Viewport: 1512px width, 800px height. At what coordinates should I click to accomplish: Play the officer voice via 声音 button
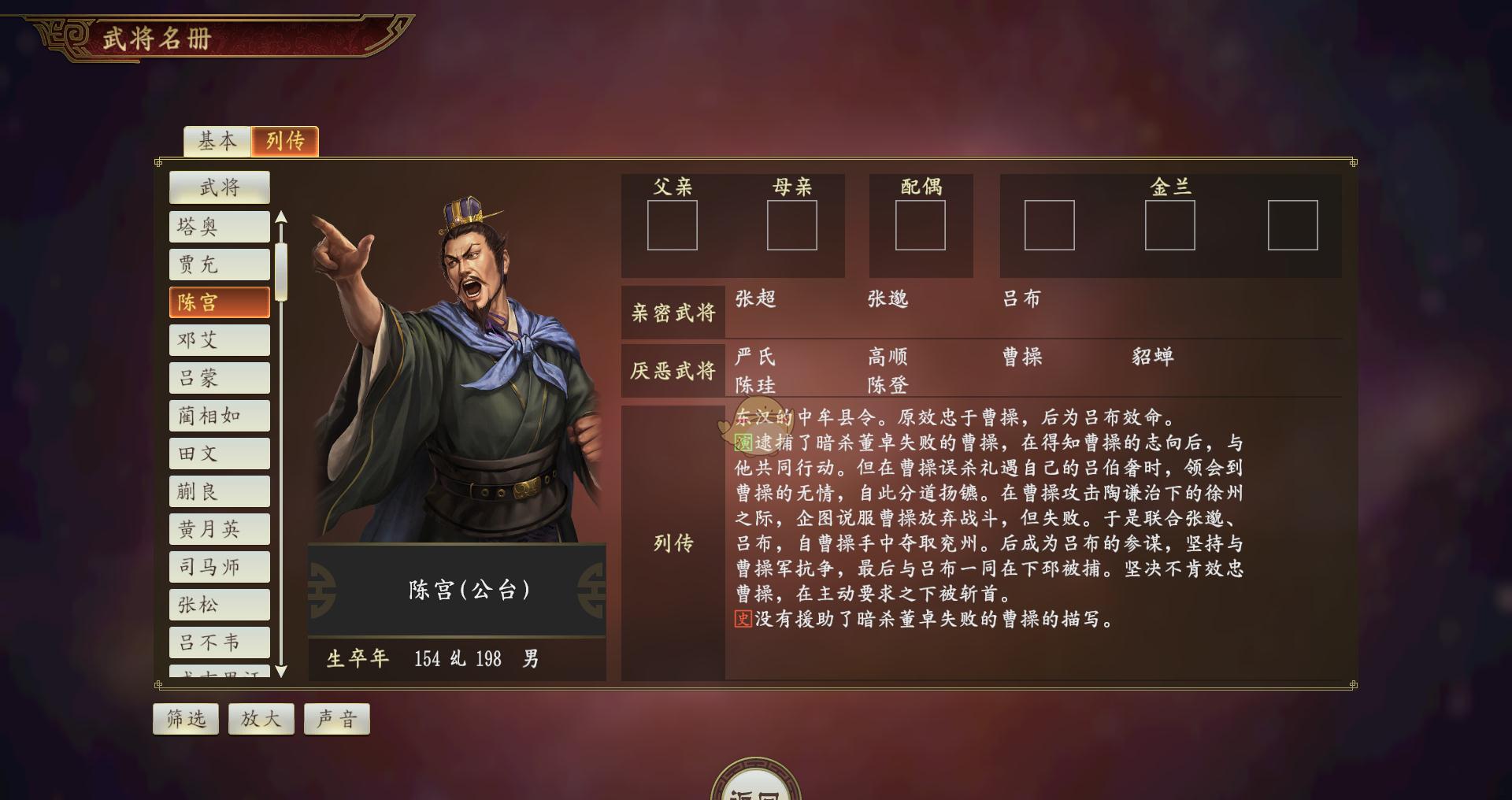coord(336,717)
